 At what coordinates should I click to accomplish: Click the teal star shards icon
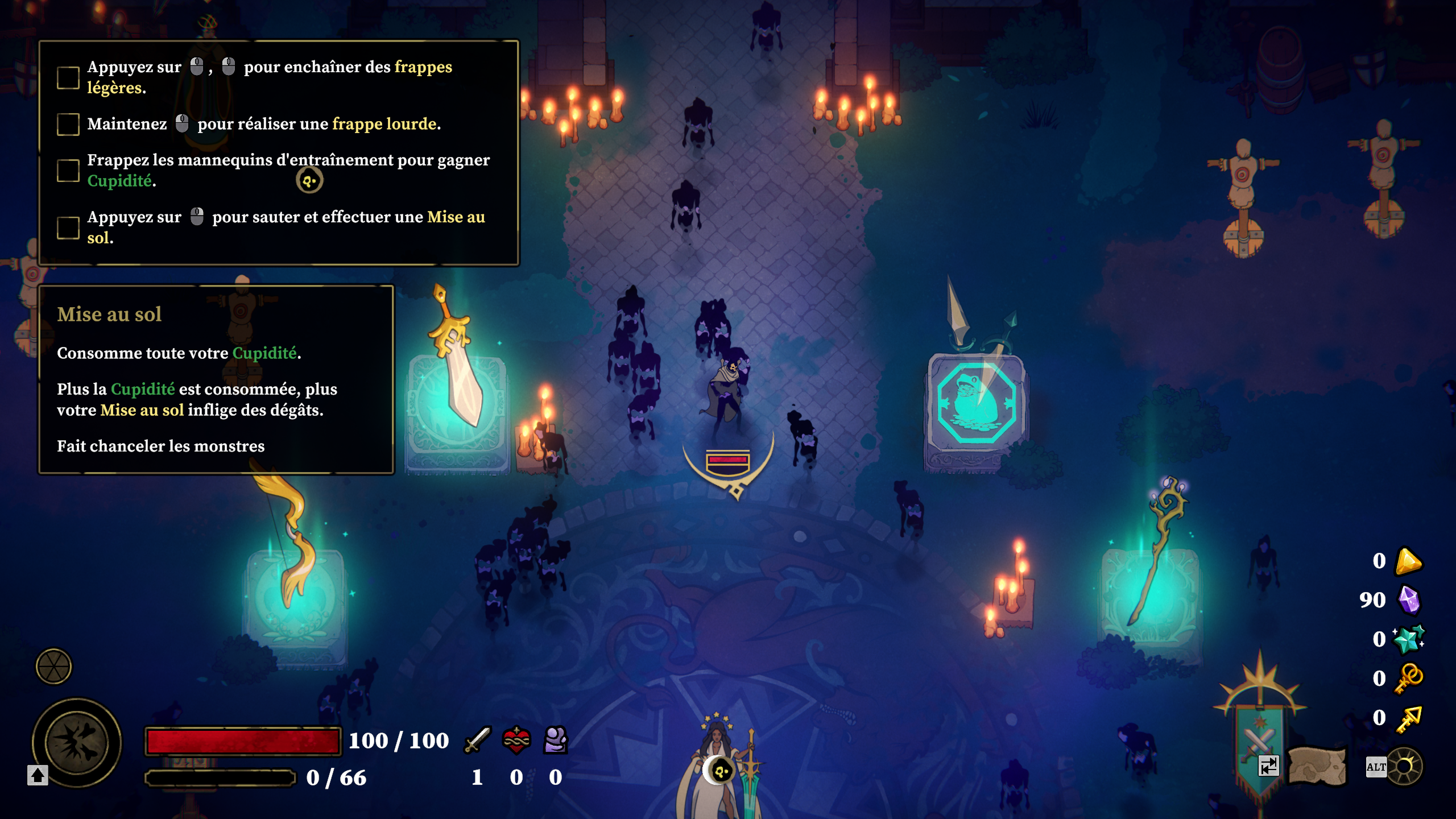coord(1409,639)
